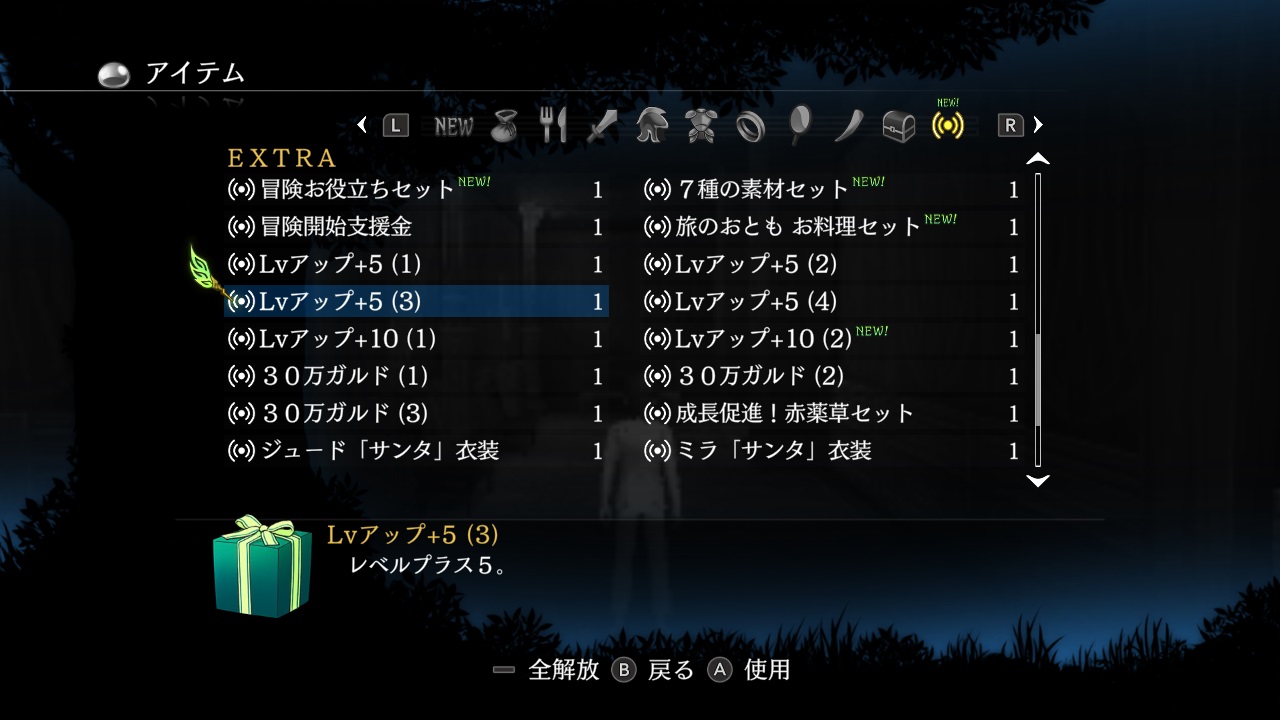1280x720 pixels.
Task: Click the L shoulder button indicator
Action: [x=394, y=124]
